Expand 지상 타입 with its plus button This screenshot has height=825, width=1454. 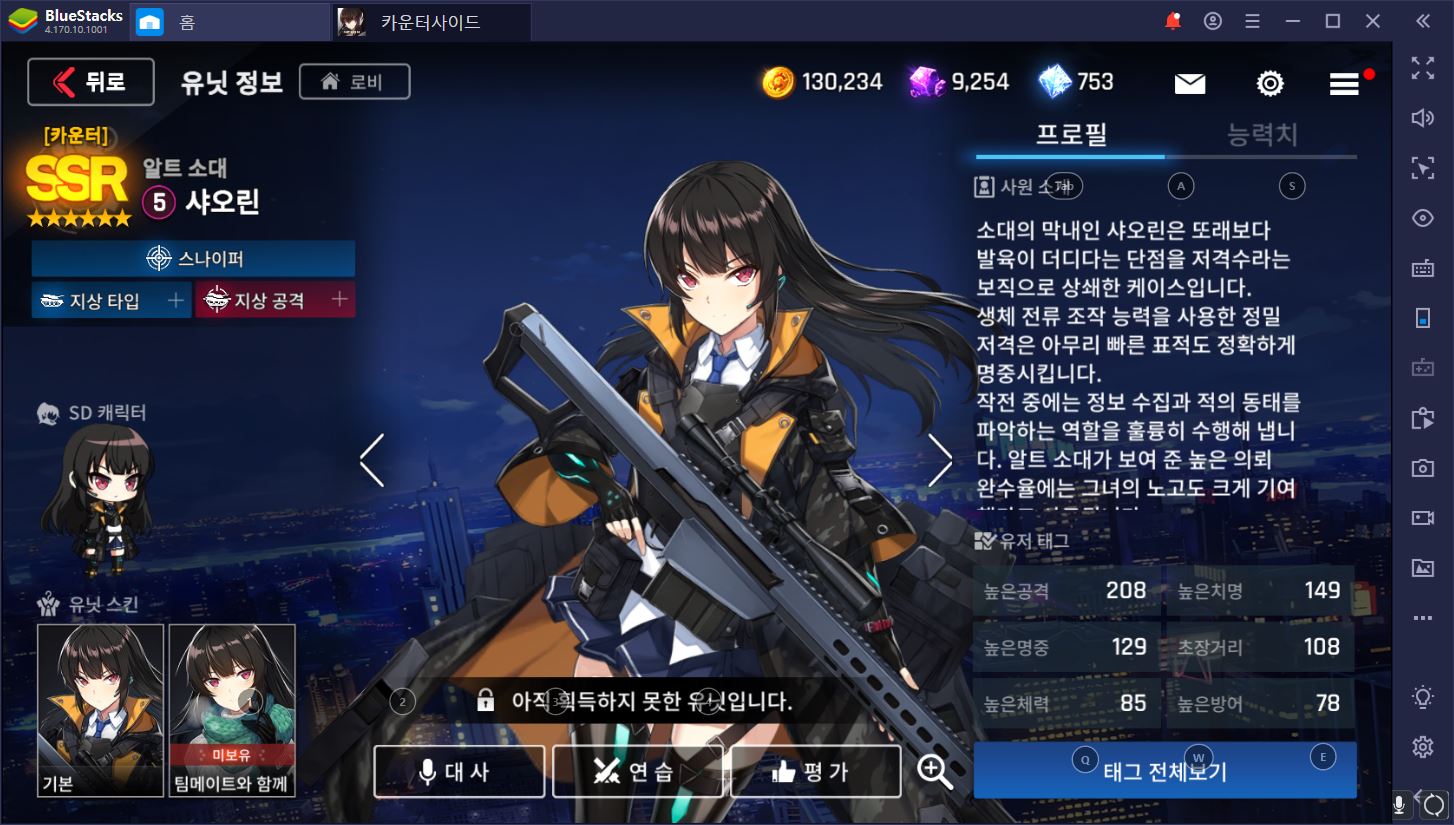(176, 299)
